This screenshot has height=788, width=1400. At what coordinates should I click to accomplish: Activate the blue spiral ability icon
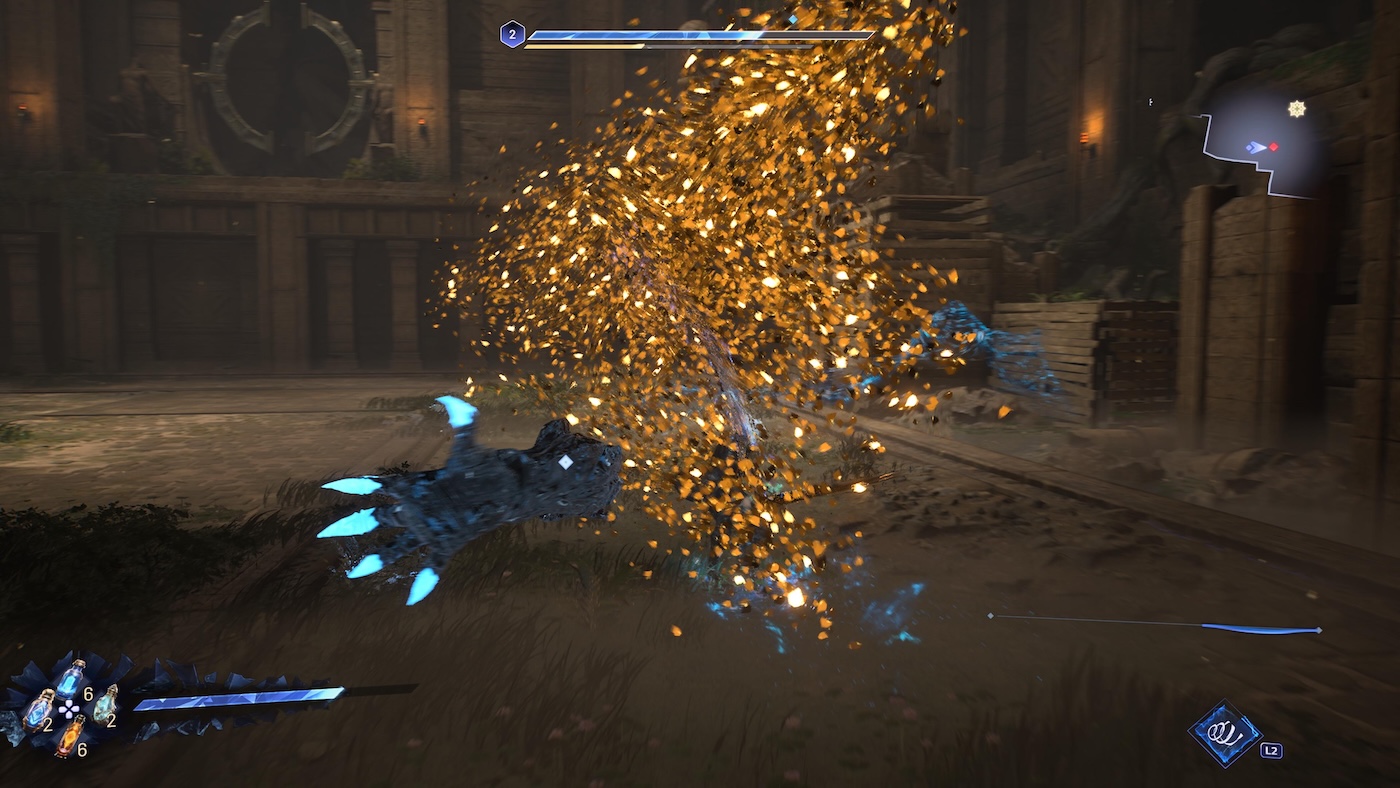tap(1225, 735)
